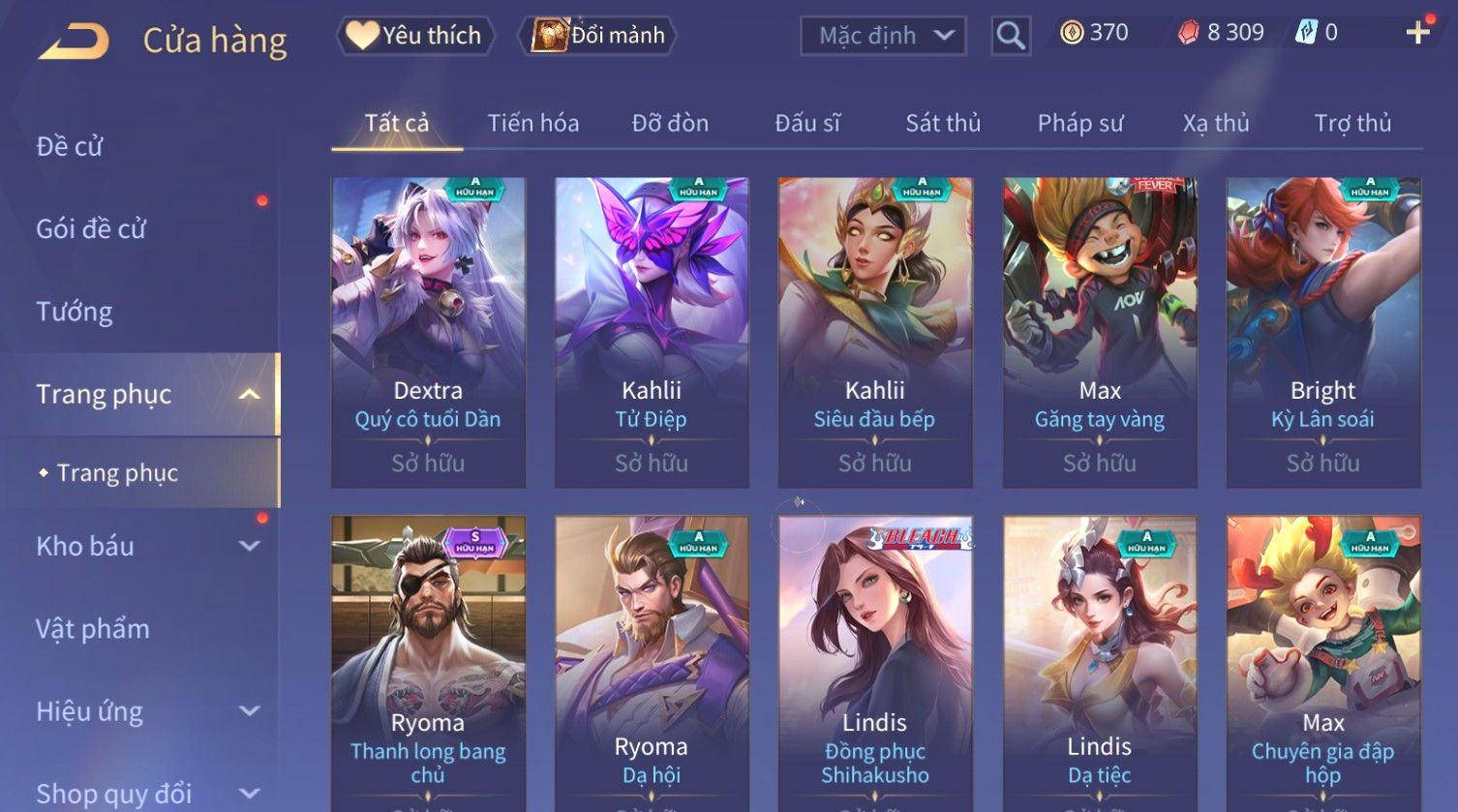
Task: Open the Yêu thích favorites list
Action: pyautogui.click(x=416, y=36)
